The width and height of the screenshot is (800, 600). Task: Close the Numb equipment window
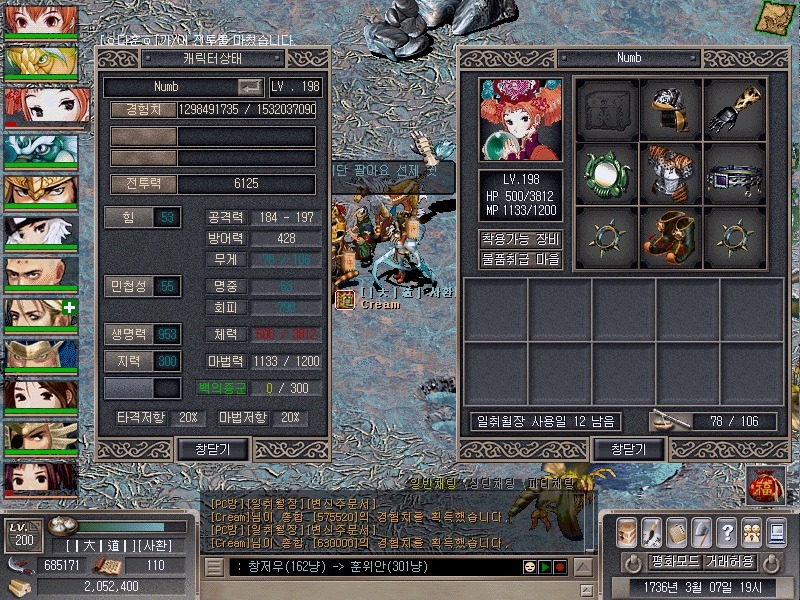coord(628,449)
